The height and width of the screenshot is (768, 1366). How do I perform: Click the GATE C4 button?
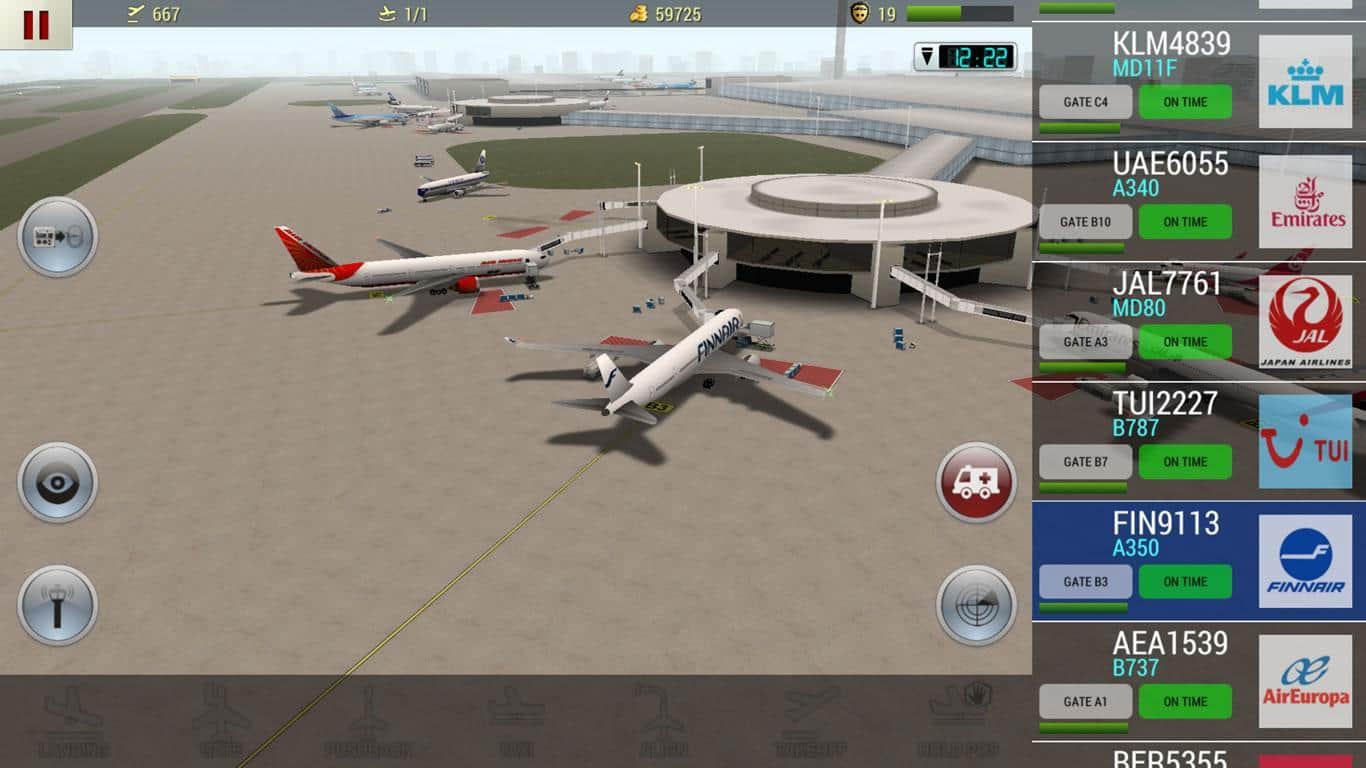(1085, 102)
